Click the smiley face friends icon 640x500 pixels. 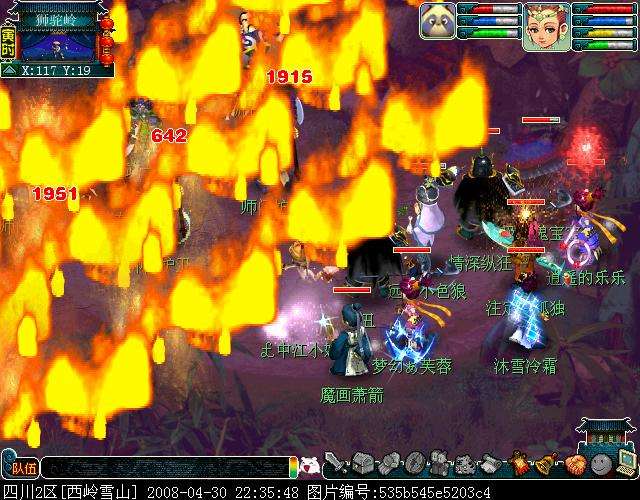tap(599, 464)
